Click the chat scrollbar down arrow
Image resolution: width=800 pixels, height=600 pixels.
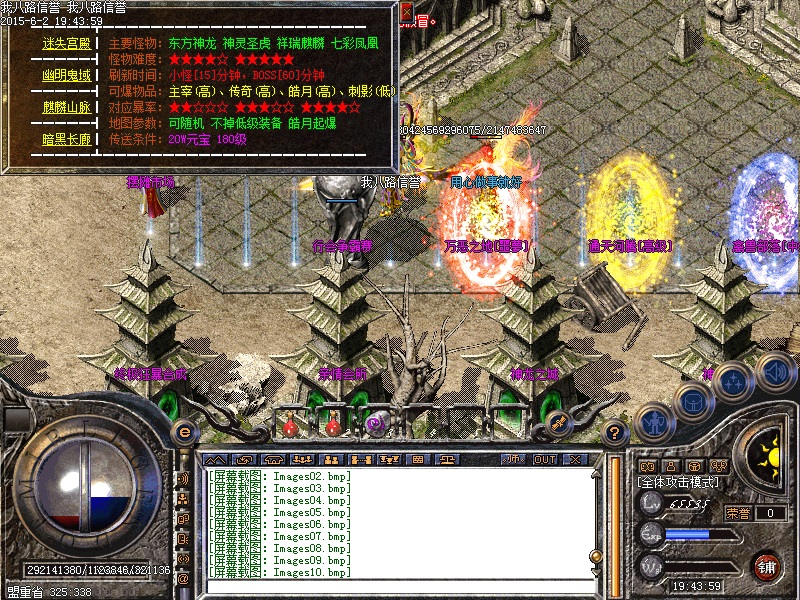coord(596,572)
